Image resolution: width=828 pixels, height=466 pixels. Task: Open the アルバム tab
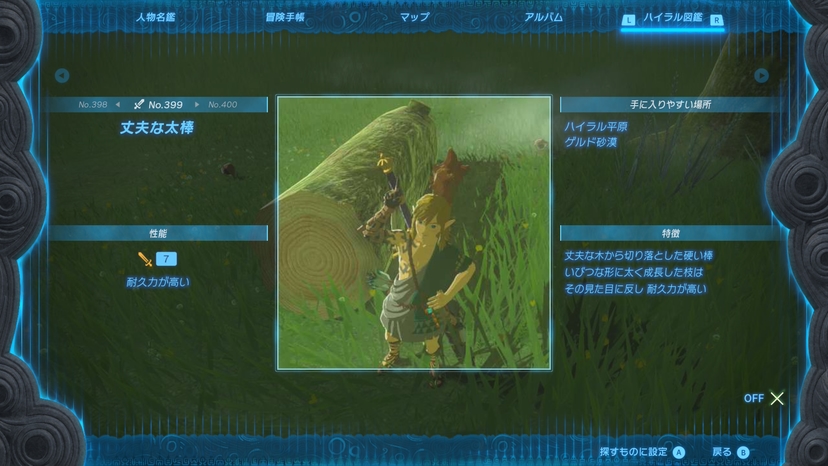pos(543,18)
